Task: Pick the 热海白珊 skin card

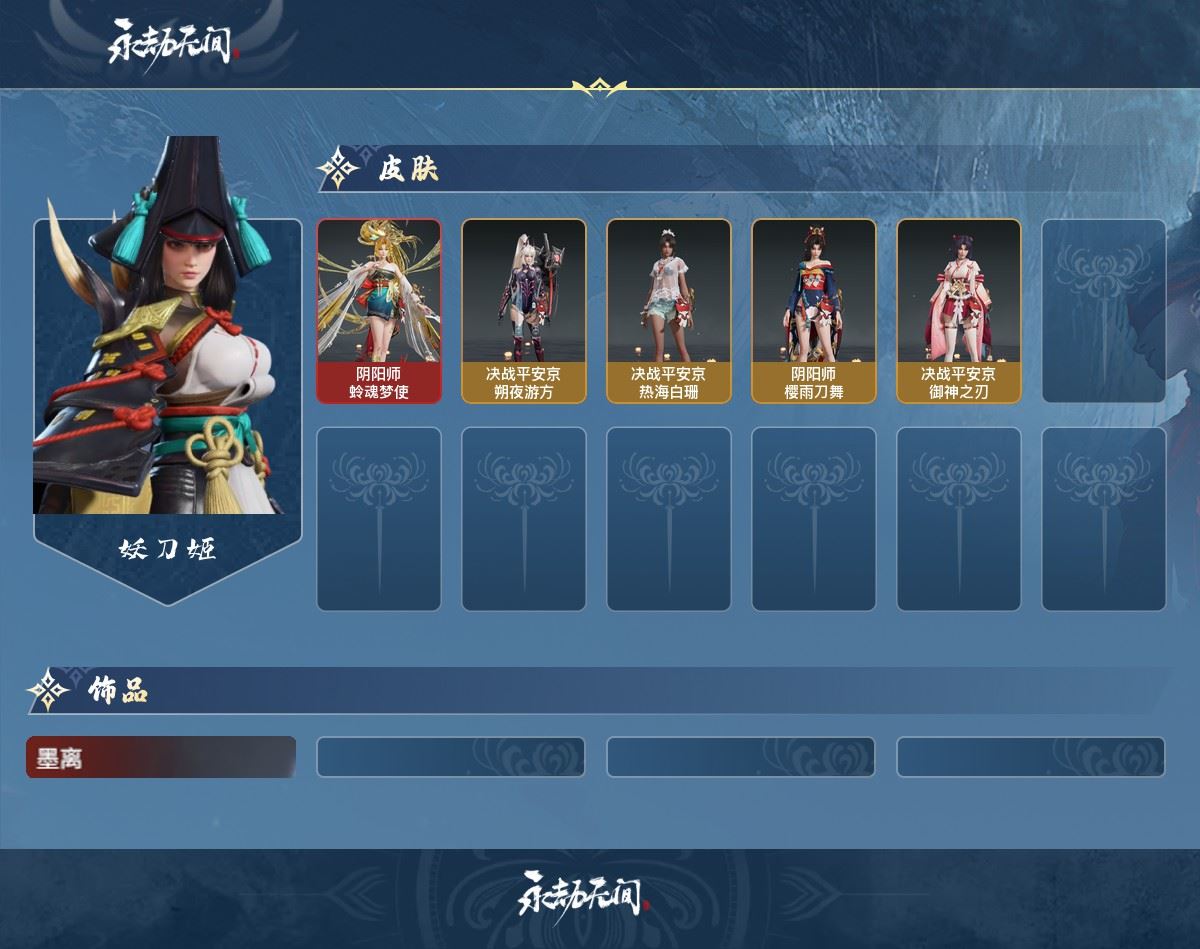Action: [669, 311]
